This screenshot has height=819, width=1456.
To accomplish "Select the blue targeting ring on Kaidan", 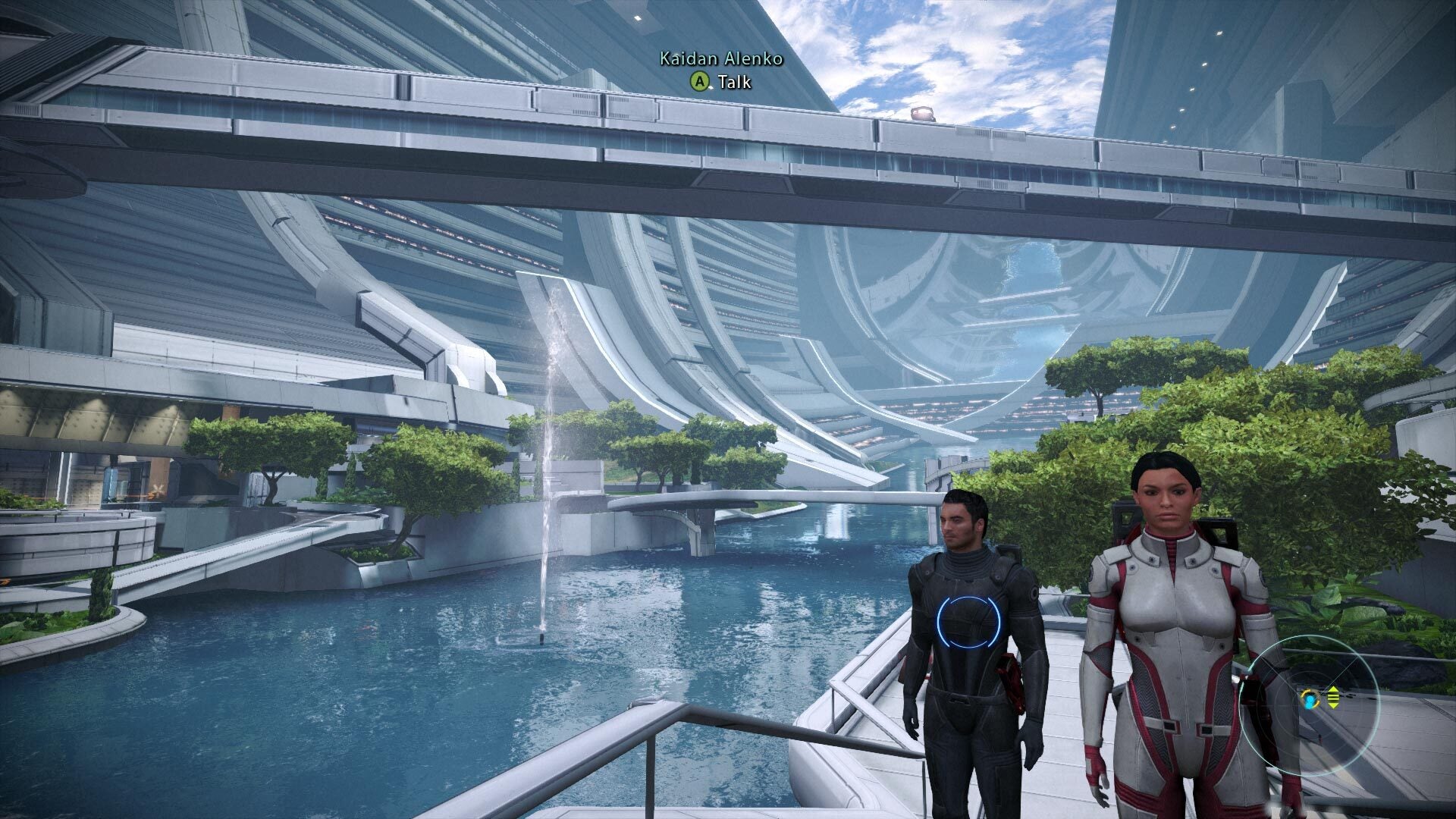I will click(x=968, y=622).
